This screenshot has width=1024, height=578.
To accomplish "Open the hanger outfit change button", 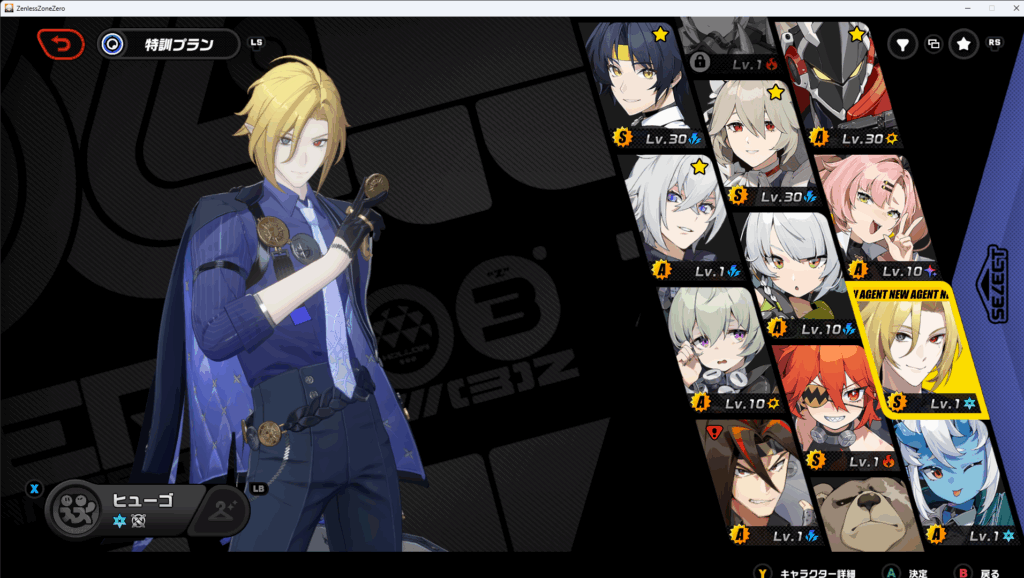I will click(222, 510).
